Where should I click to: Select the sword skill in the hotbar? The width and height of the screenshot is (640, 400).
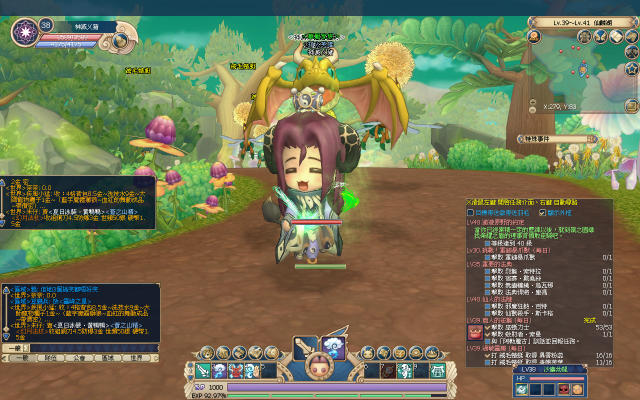[x=203, y=372]
